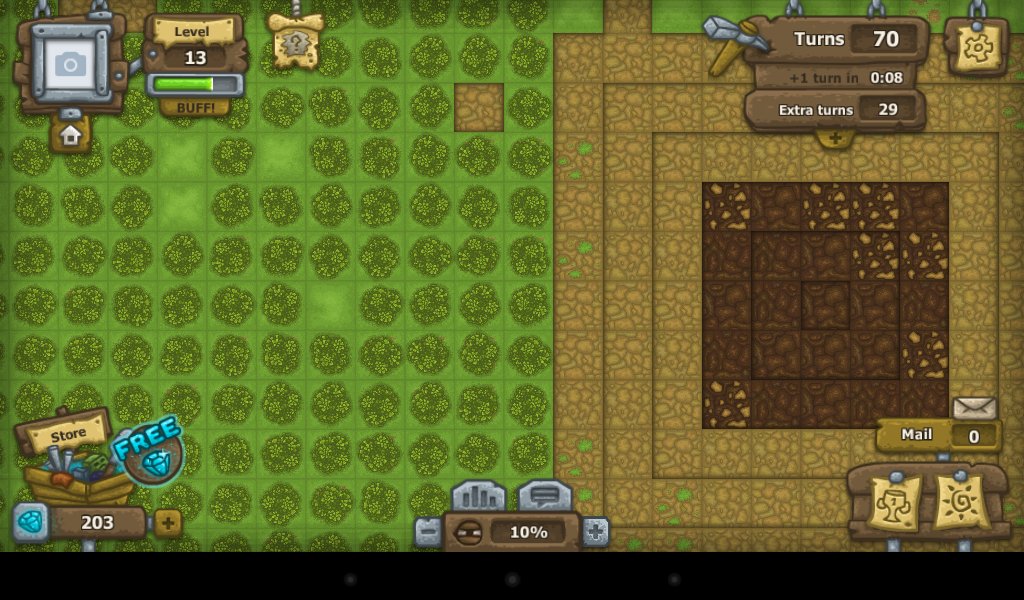
Task: Add extra turns with the plus tab
Action: tap(835, 138)
